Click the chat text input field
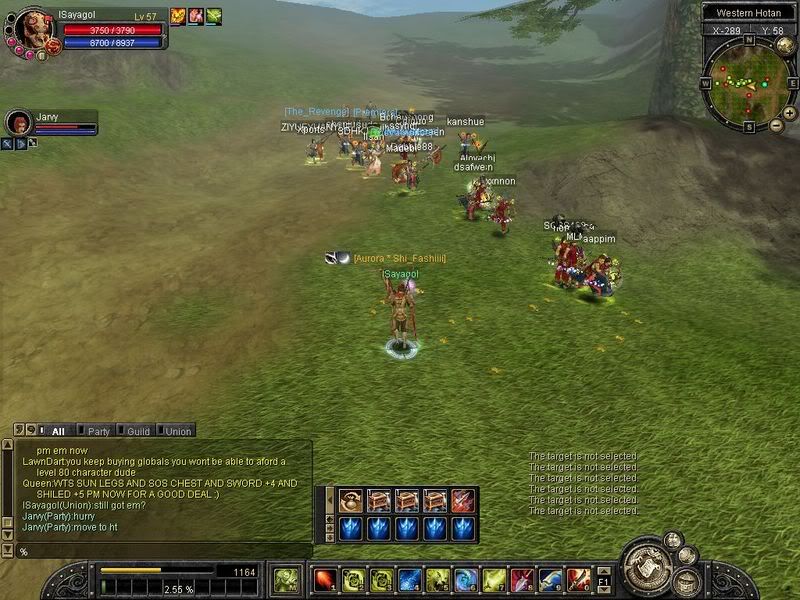Screen dimensions: 800x600 point(160,551)
